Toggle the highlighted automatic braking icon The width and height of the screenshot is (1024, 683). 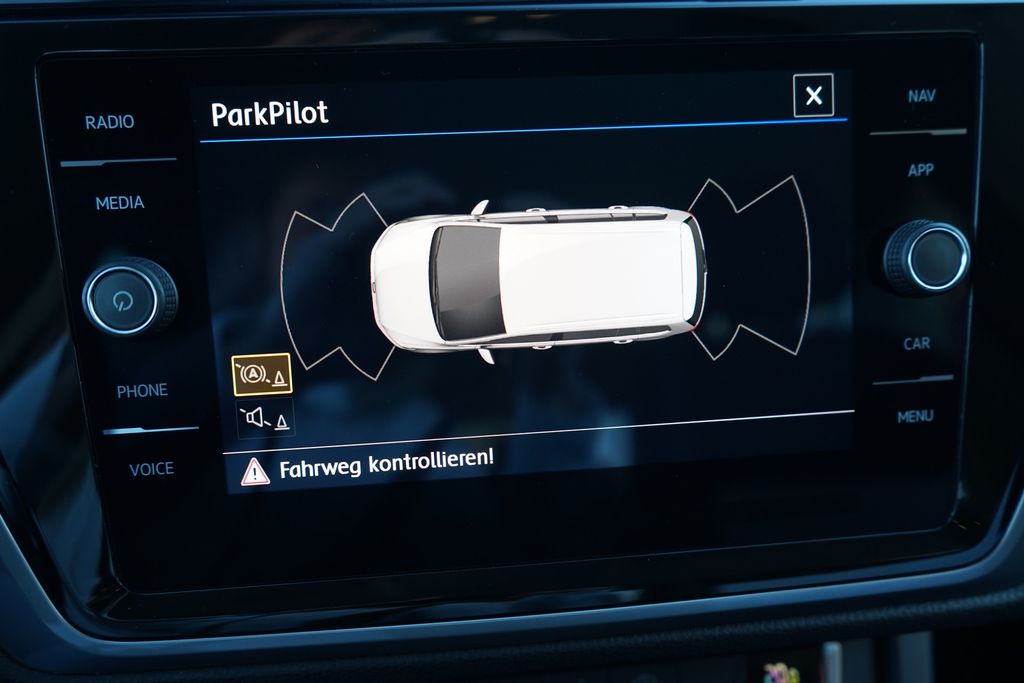tap(262, 375)
